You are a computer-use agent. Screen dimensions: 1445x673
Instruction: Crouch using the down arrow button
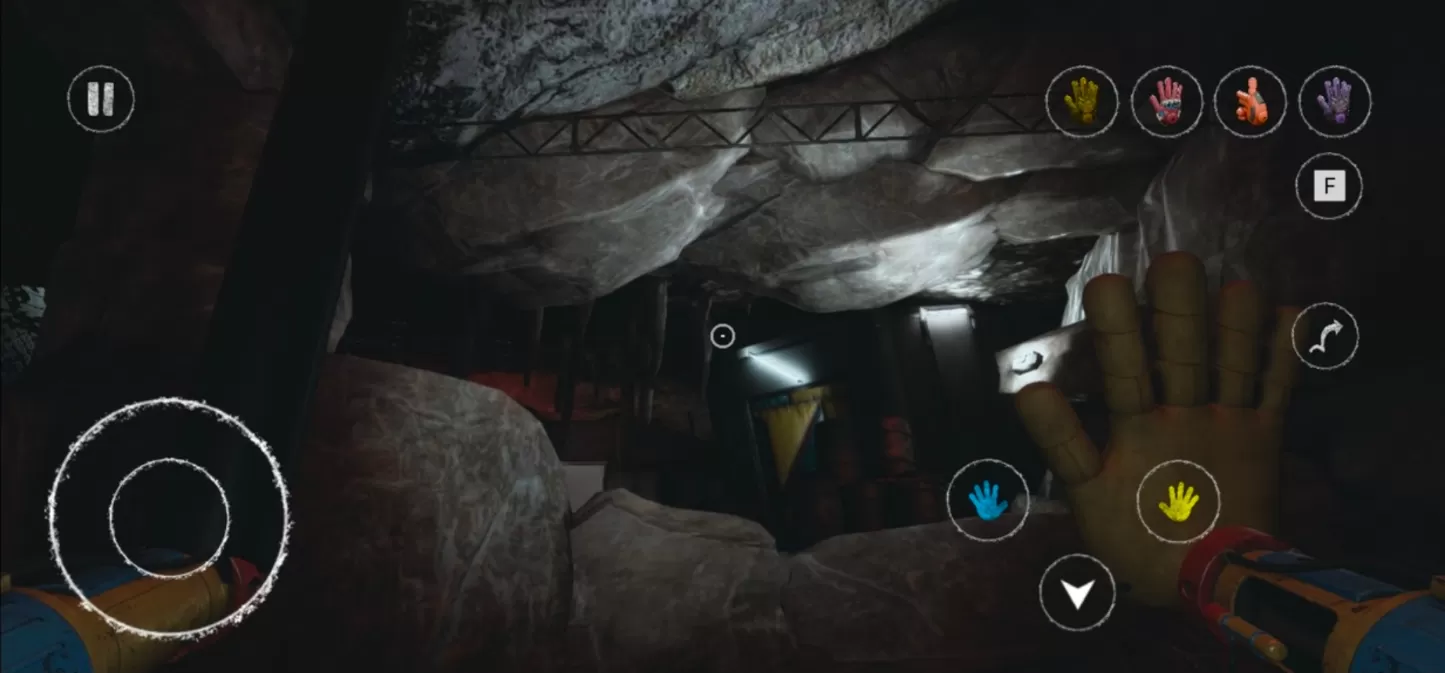(x=1077, y=593)
